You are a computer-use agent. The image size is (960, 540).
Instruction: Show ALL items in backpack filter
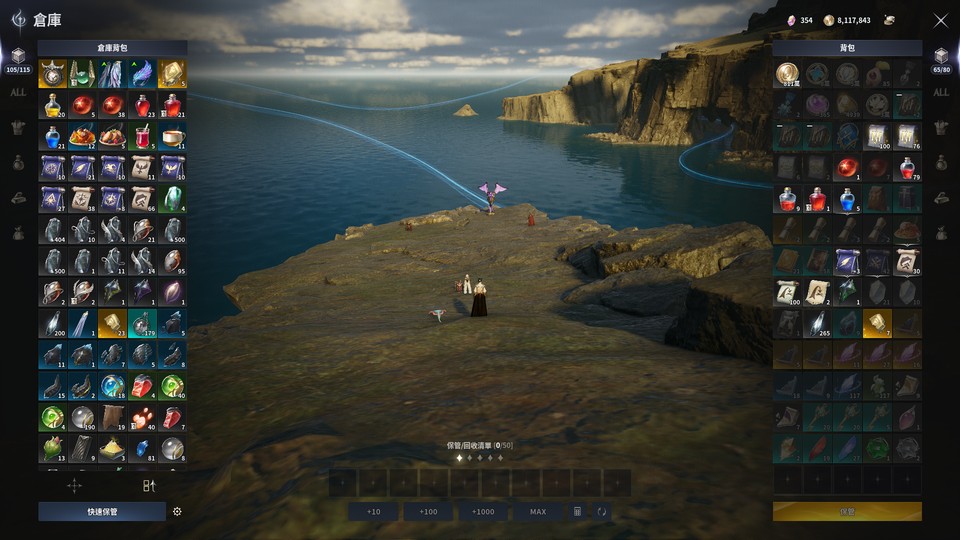(x=941, y=93)
